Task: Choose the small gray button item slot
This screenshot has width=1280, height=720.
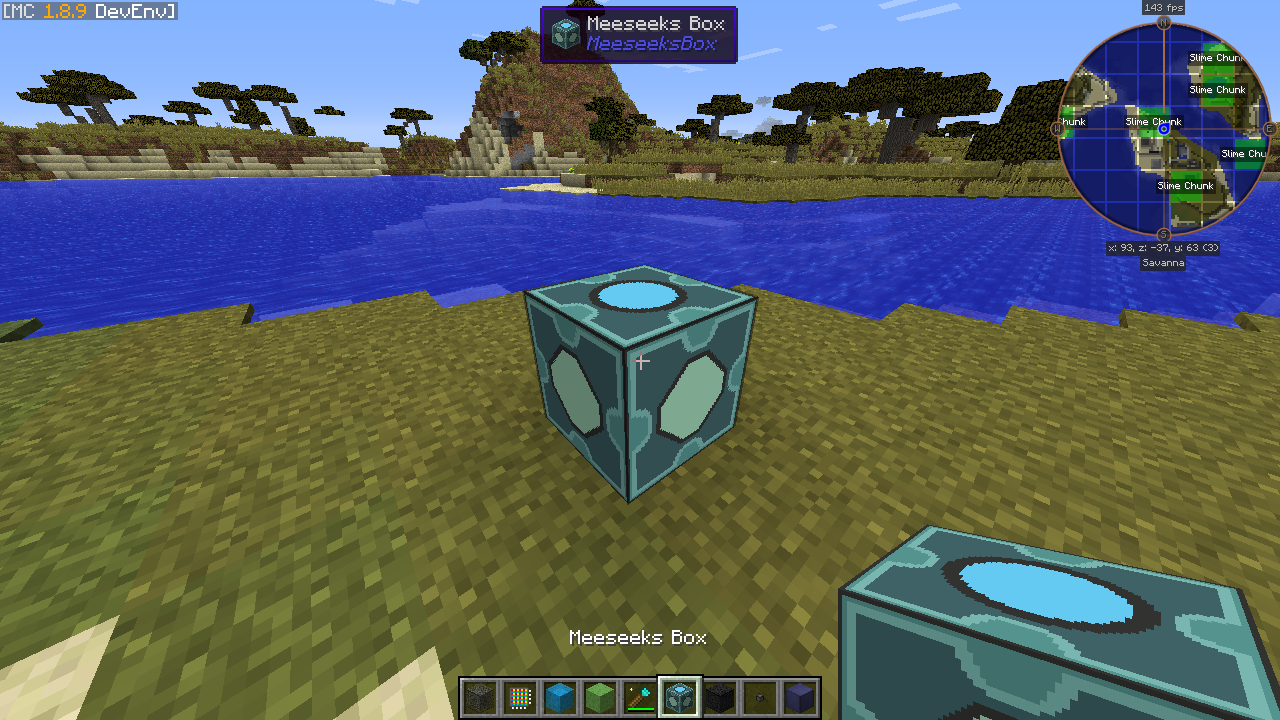Action: [x=759, y=697]
